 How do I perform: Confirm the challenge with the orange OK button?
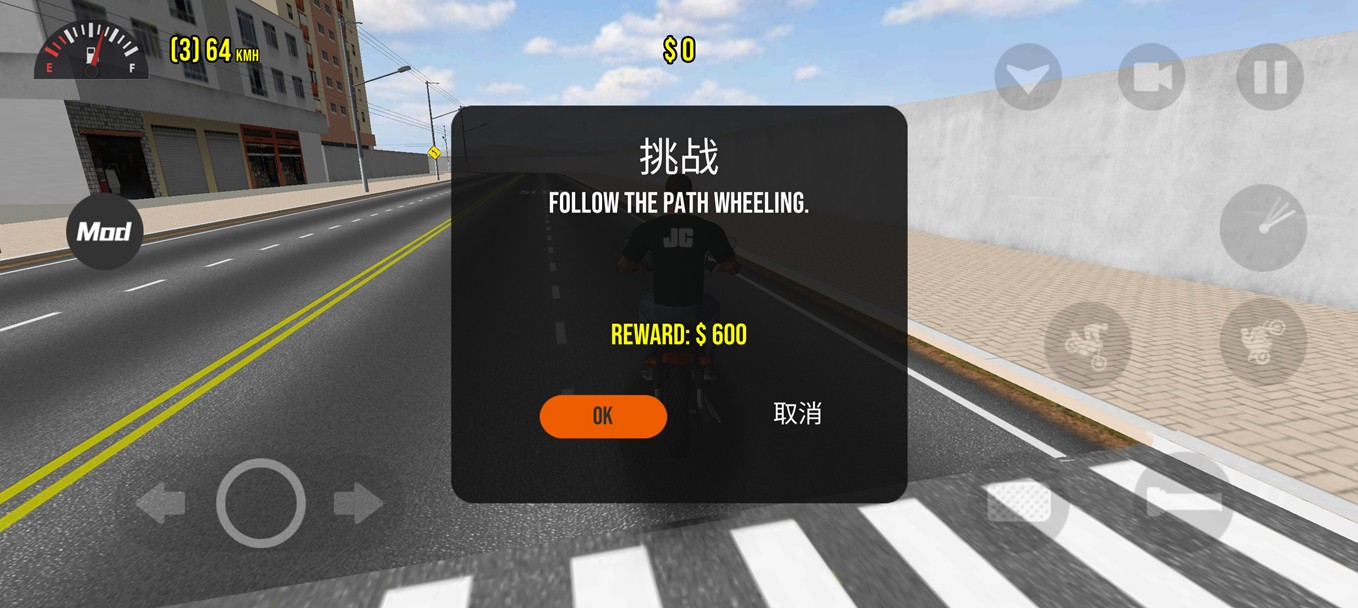[603, 416]
